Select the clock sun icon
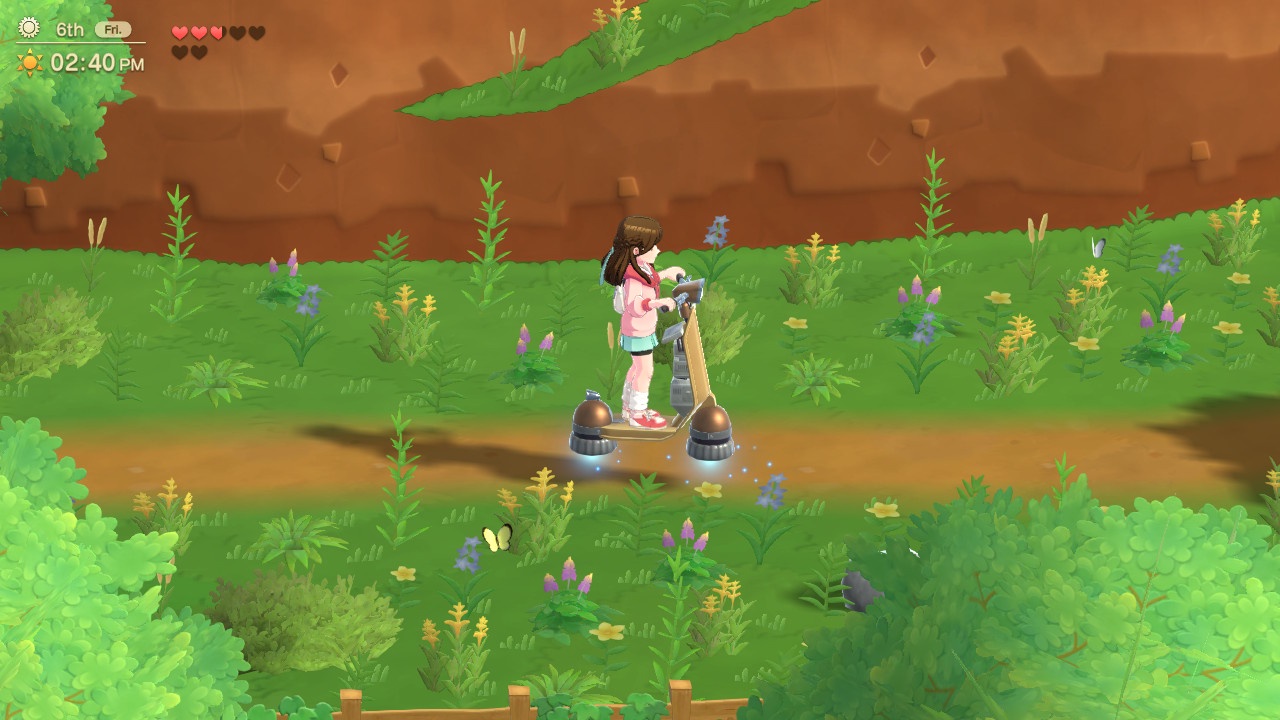 click(29, 61)
